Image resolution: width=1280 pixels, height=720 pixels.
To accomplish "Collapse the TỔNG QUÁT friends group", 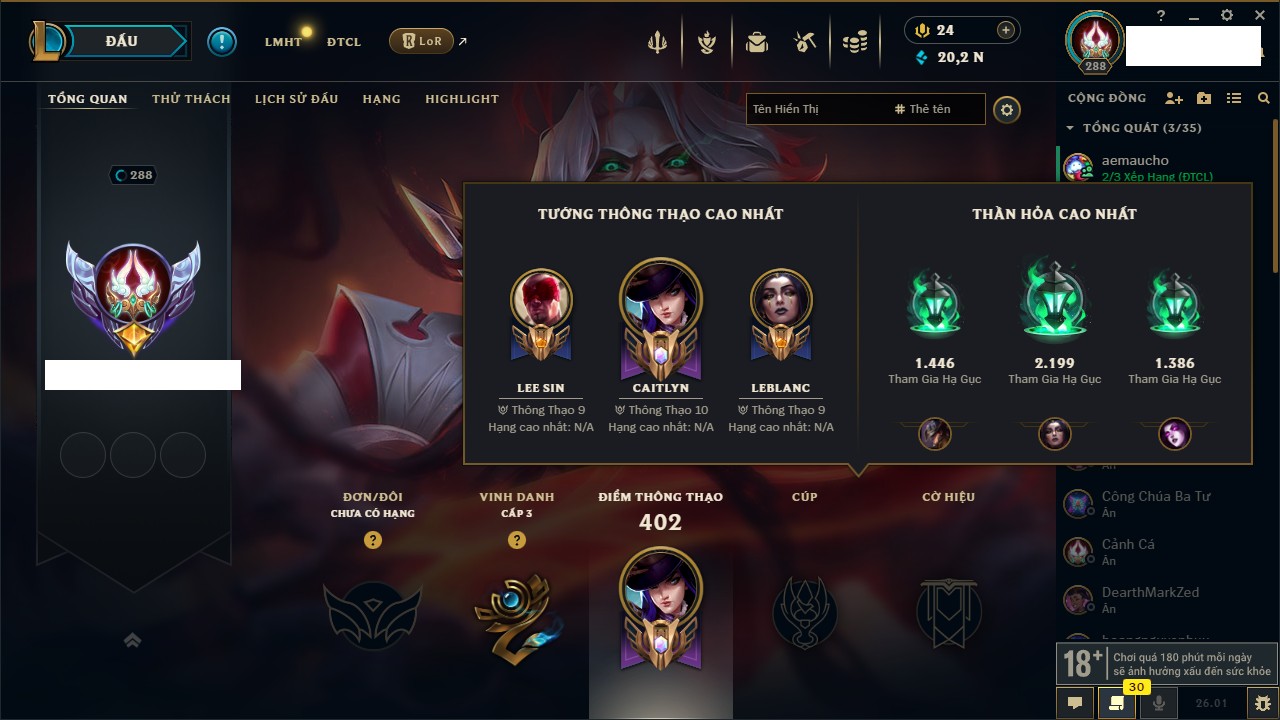I will coord(1070,128).
